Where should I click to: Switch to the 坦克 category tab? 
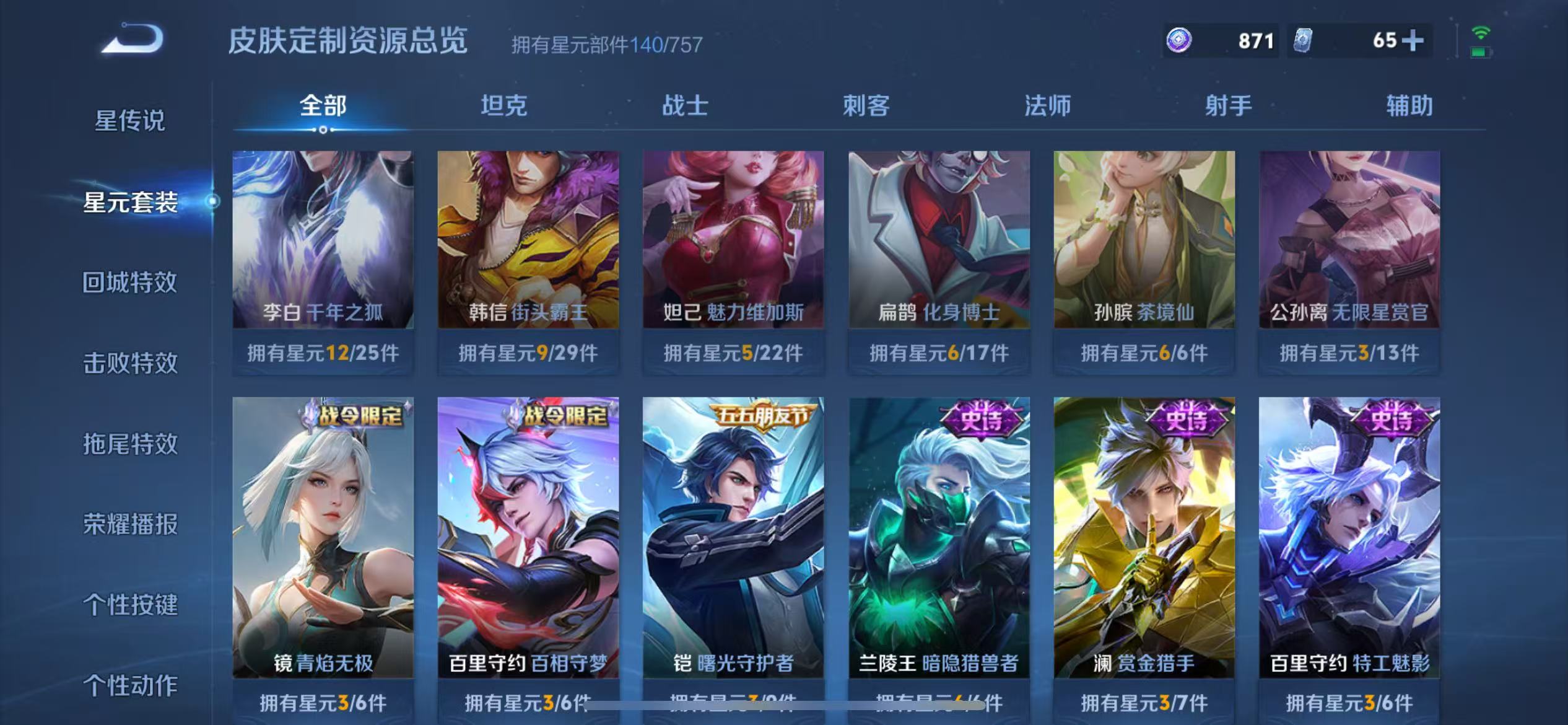point(503,107)
